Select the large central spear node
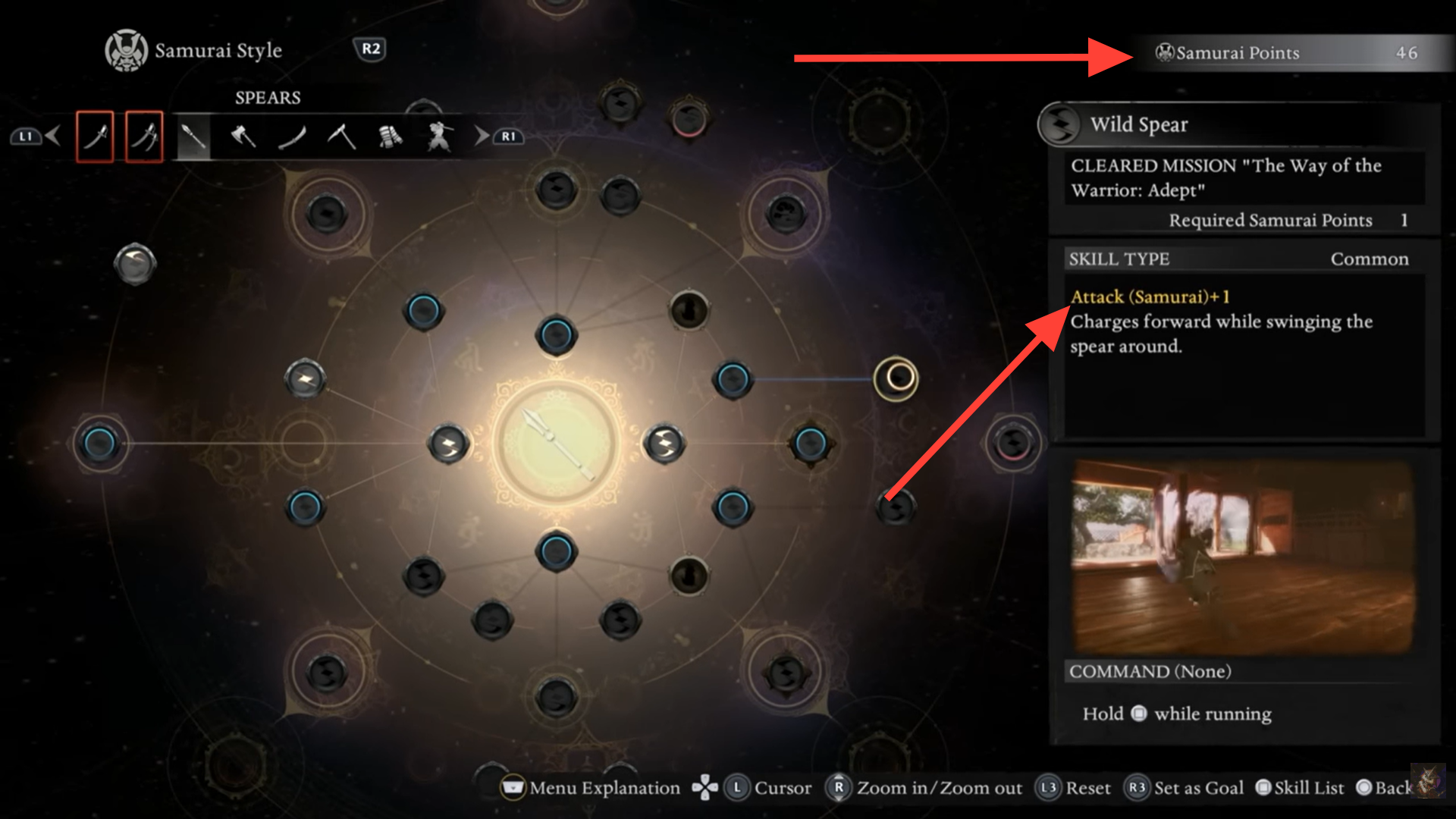Screen dimensions: 1456x819 557,443
